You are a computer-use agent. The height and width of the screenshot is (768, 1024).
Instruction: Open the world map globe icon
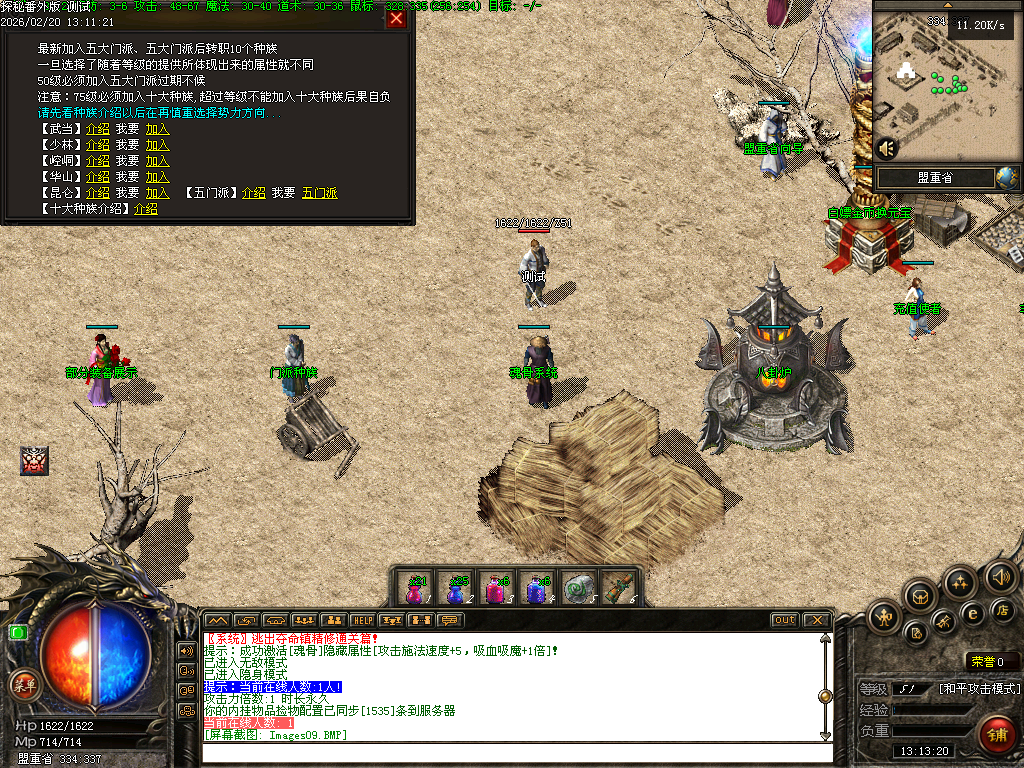1006,178
